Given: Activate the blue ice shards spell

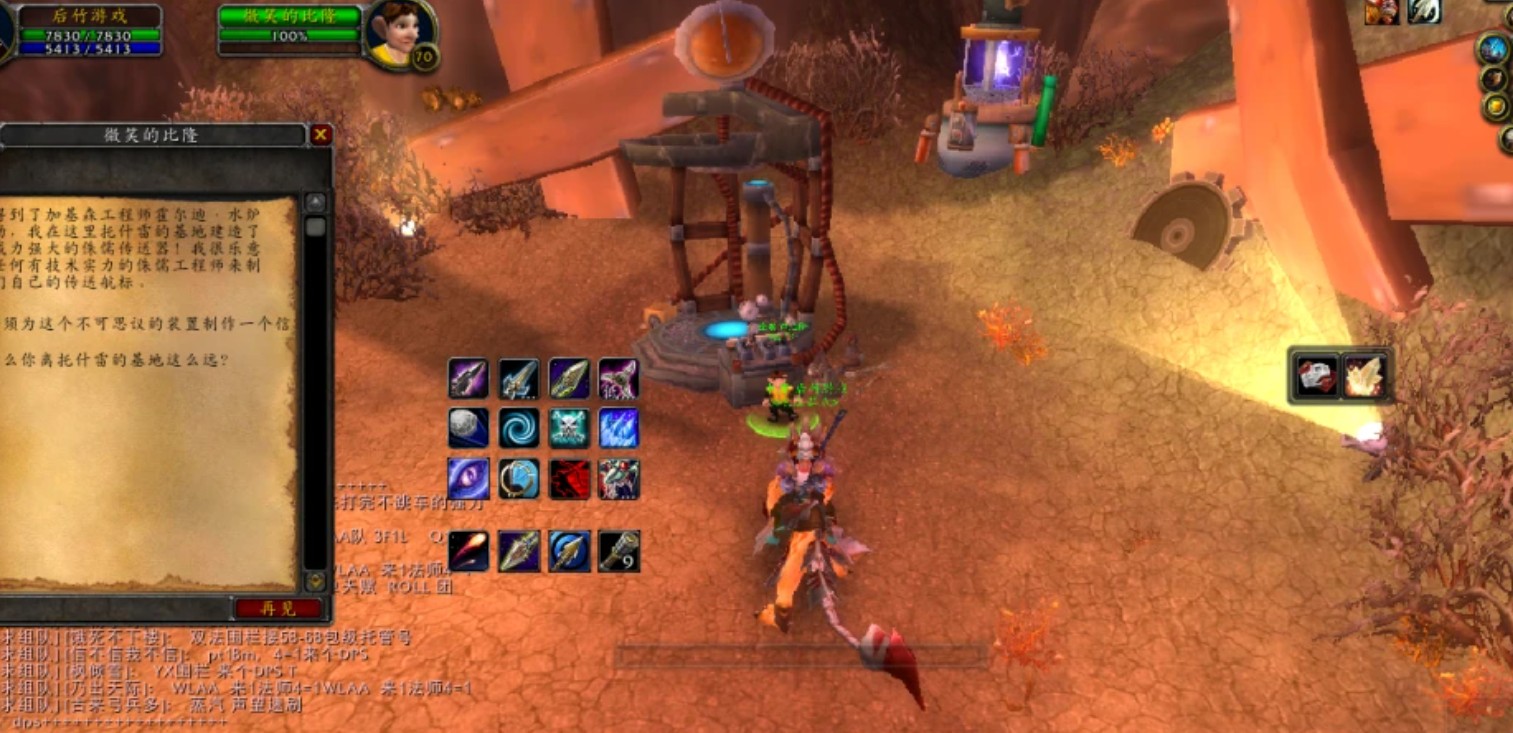Looking at the screenshot, I should (x=619, y=428).
